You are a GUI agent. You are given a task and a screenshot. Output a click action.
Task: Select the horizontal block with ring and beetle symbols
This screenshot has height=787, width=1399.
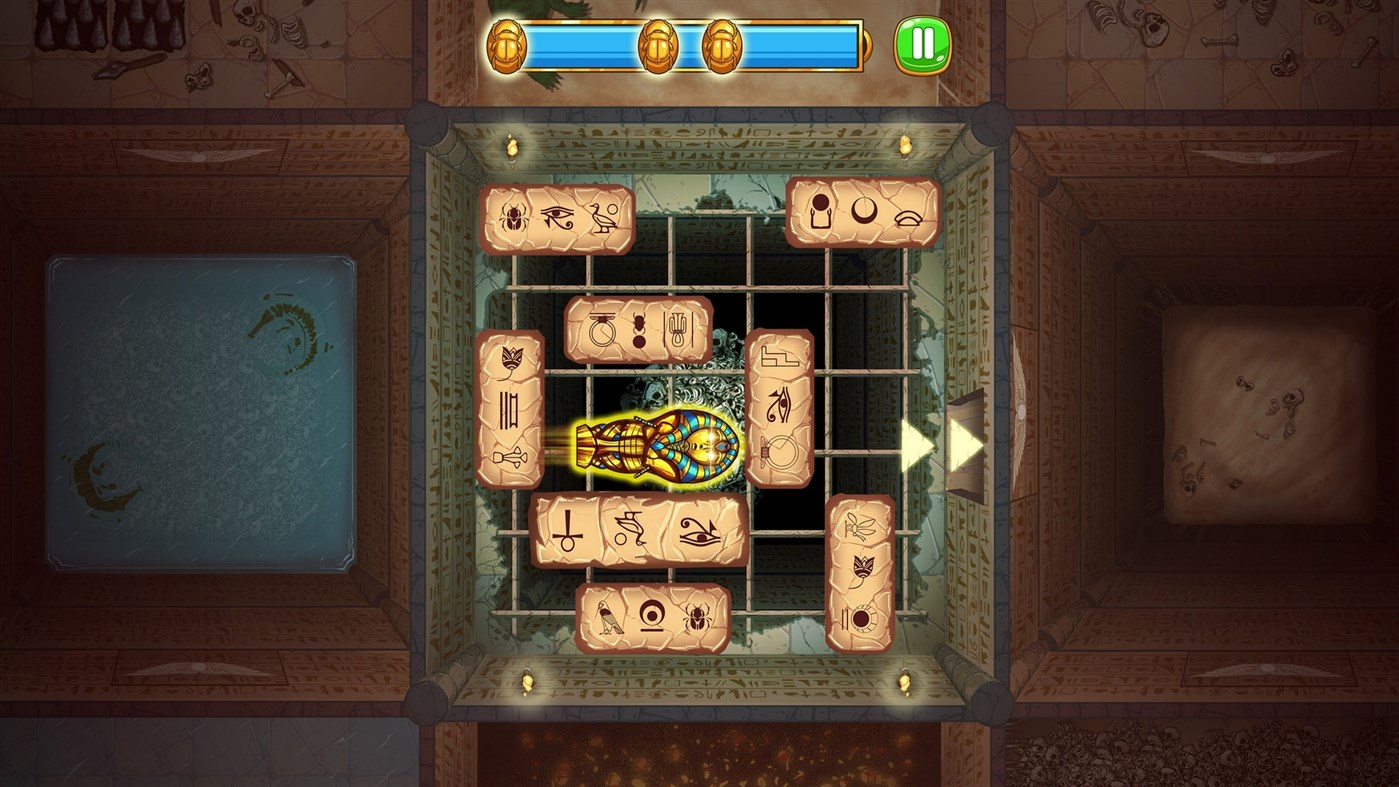coord(639,330)
